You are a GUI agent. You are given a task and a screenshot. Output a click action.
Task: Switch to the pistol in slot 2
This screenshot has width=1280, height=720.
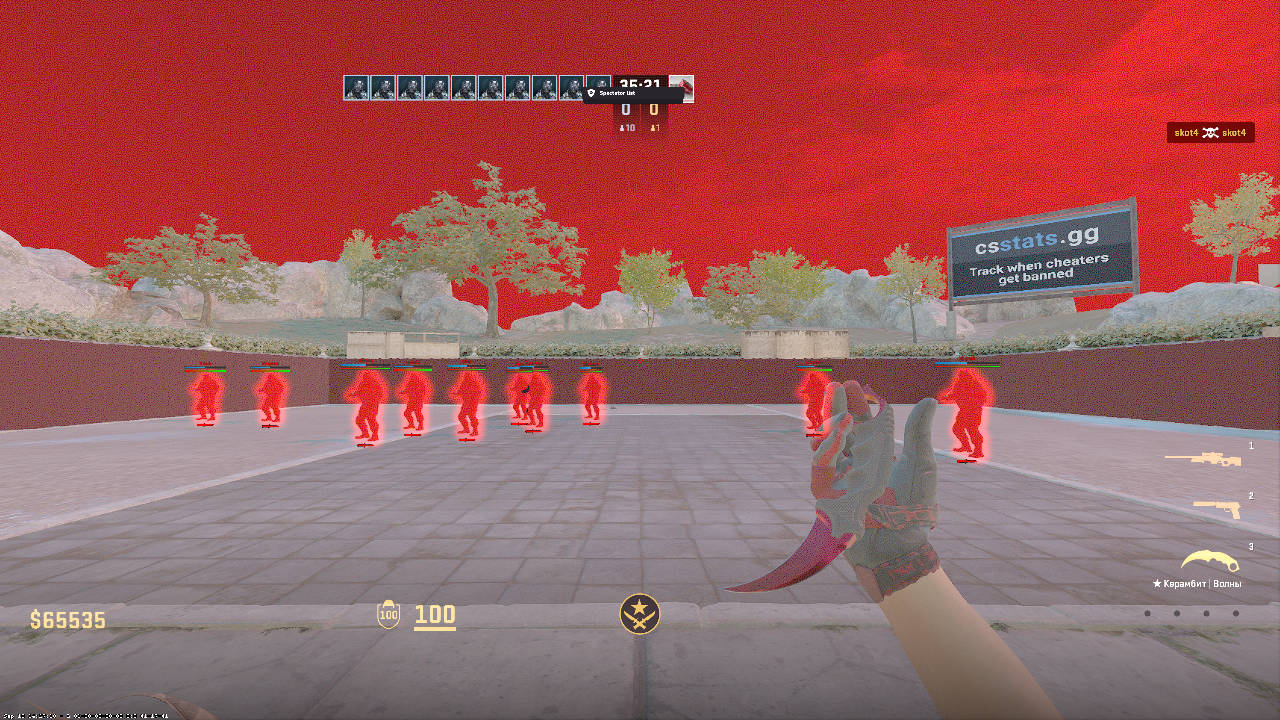tap(1217, 509)
